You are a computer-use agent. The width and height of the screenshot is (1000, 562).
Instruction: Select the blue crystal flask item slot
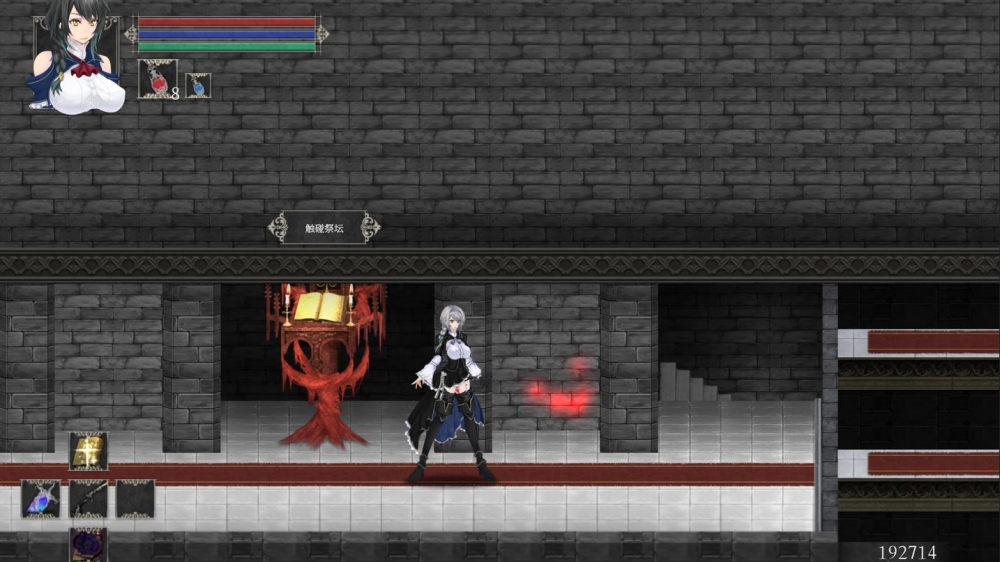point(41,498)
